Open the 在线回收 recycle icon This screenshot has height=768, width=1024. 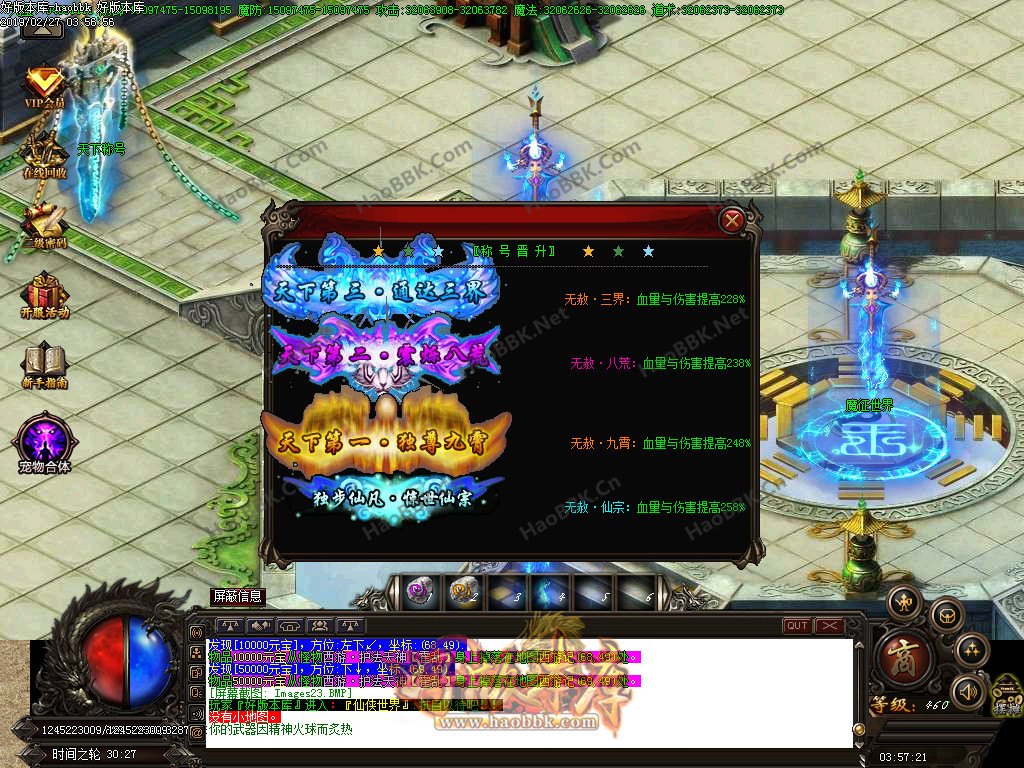[x=44, y=155]
